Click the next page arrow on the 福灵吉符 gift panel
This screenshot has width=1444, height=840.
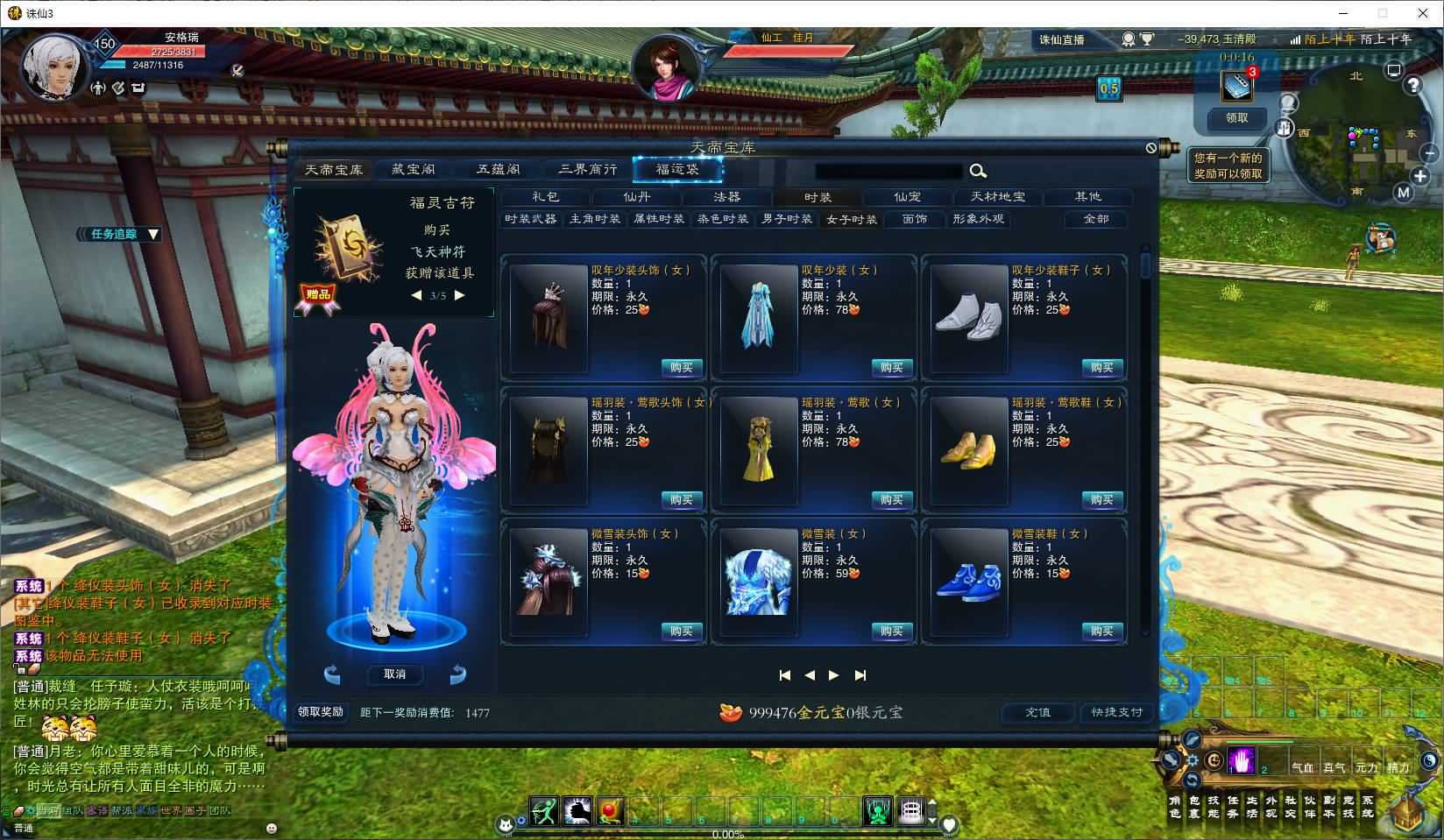(x=460, y=295)
